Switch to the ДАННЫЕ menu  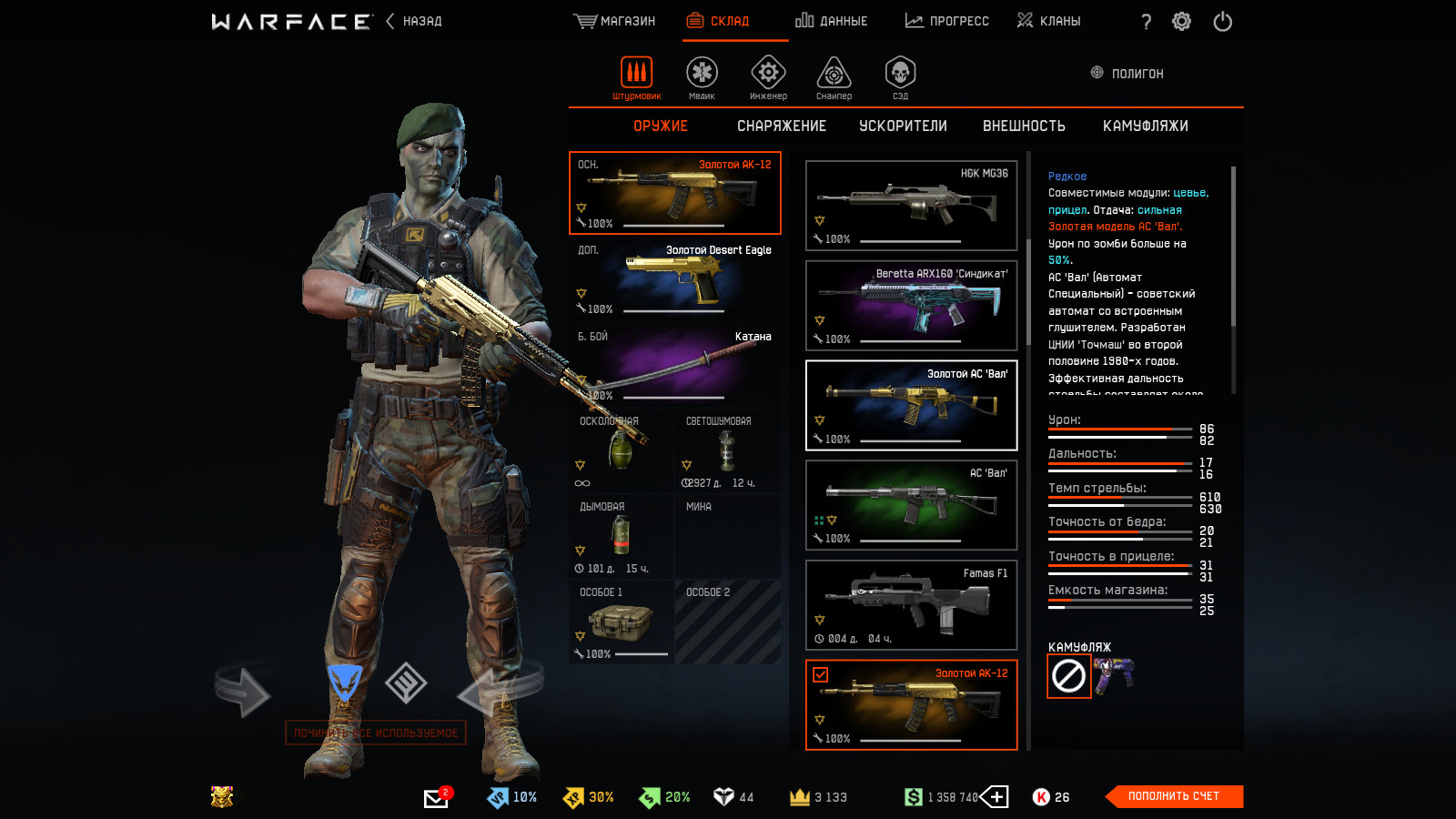point(831,21)
